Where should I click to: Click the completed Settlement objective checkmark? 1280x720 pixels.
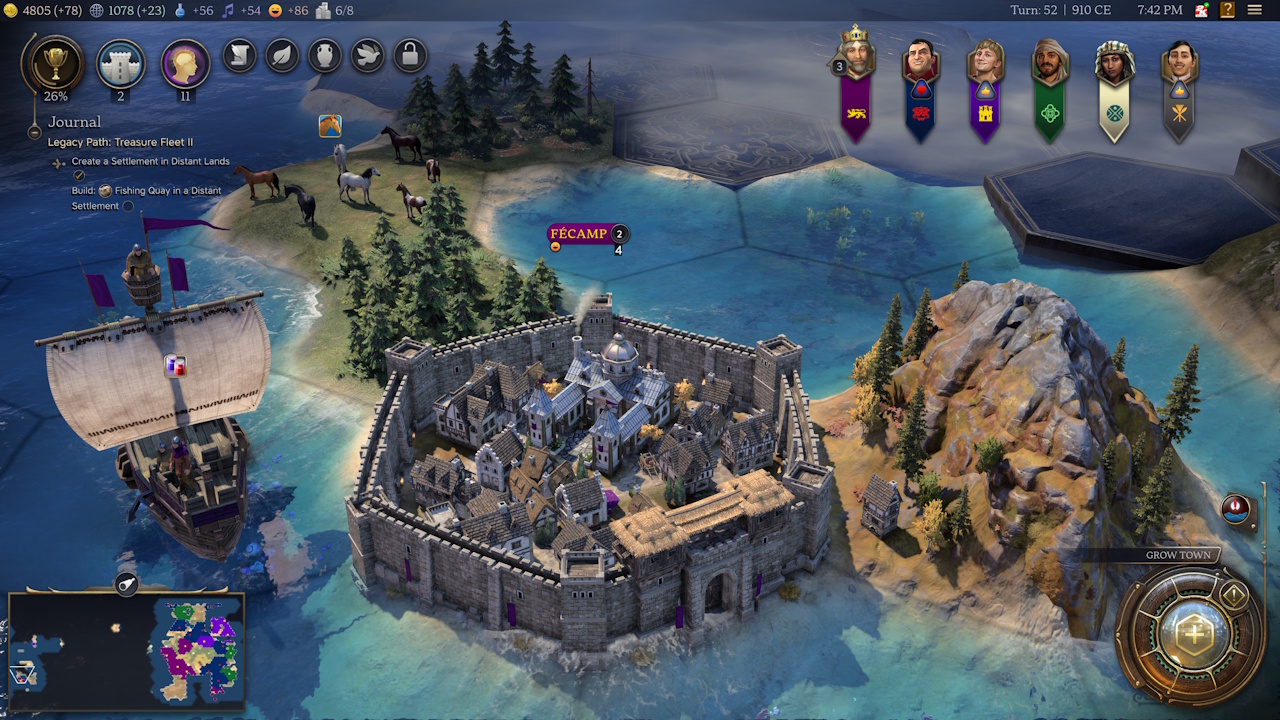point(78,175)
